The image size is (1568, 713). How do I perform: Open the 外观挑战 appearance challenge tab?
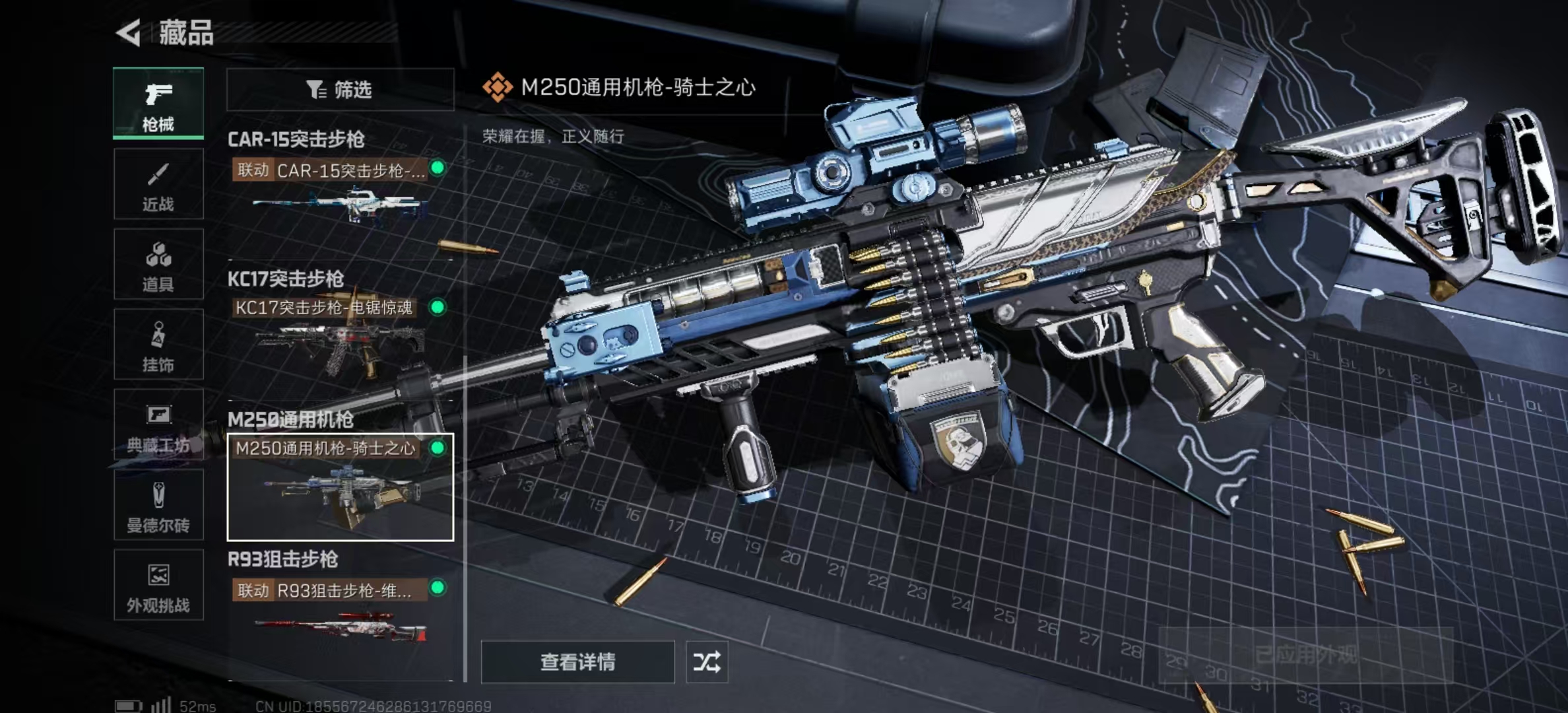[x=158, y=586]
